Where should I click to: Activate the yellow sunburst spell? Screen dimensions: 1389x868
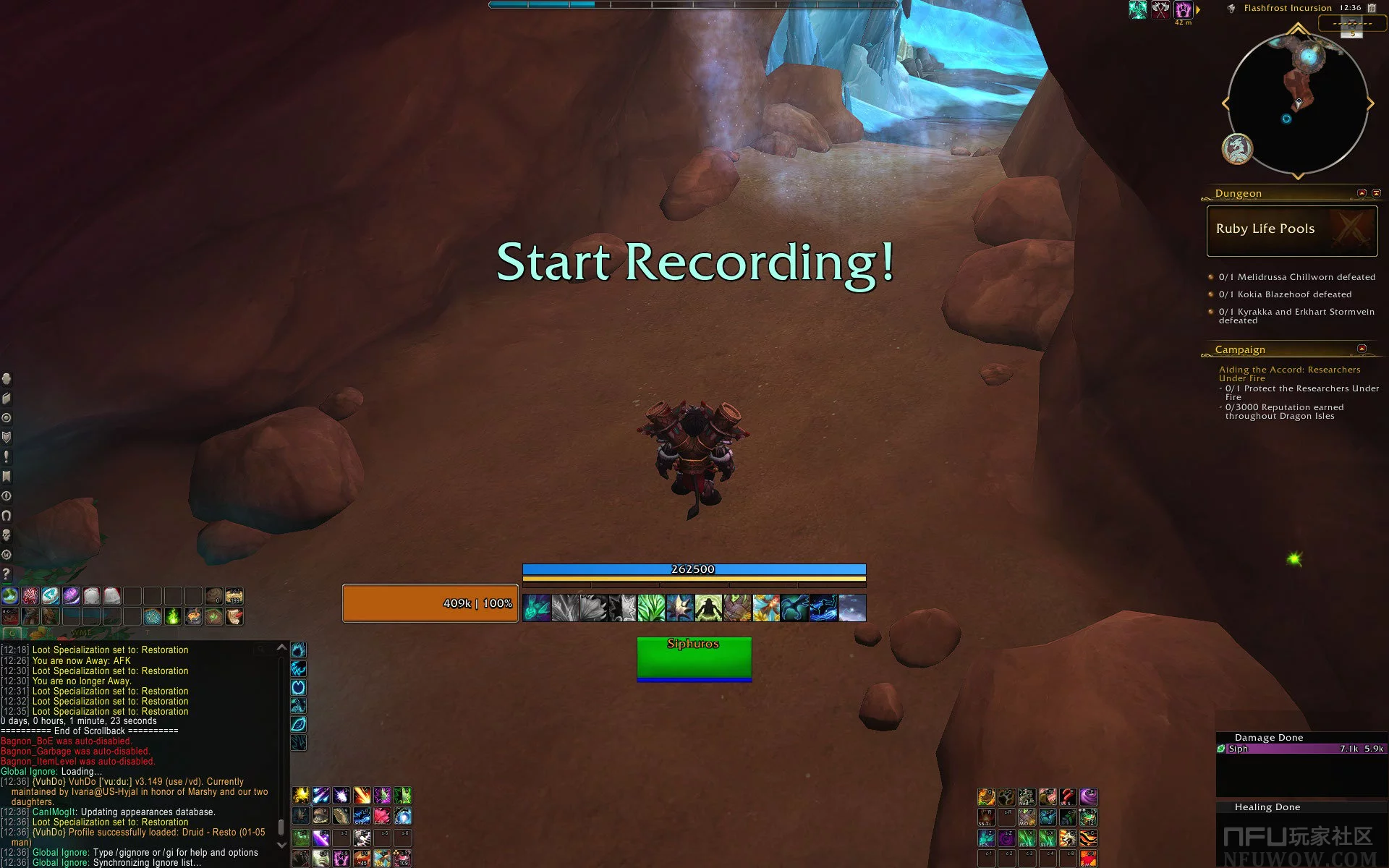(300, 796)
